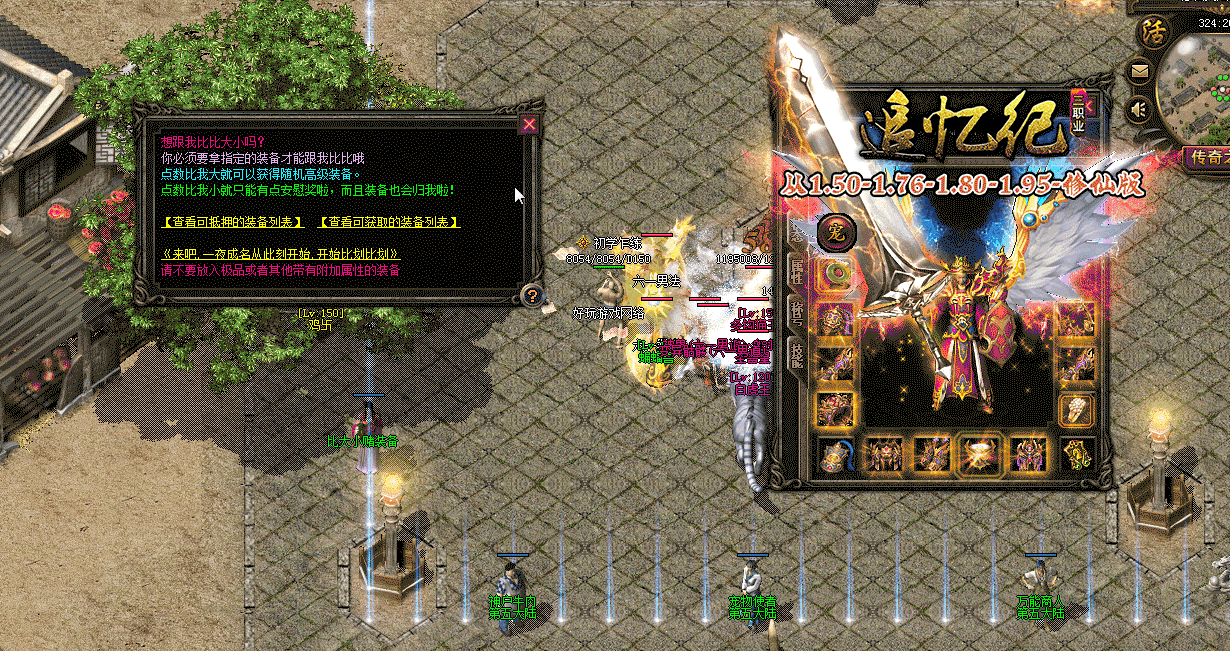
Task: Open the mail envelope icon
Action: (x=1139, y=72)
